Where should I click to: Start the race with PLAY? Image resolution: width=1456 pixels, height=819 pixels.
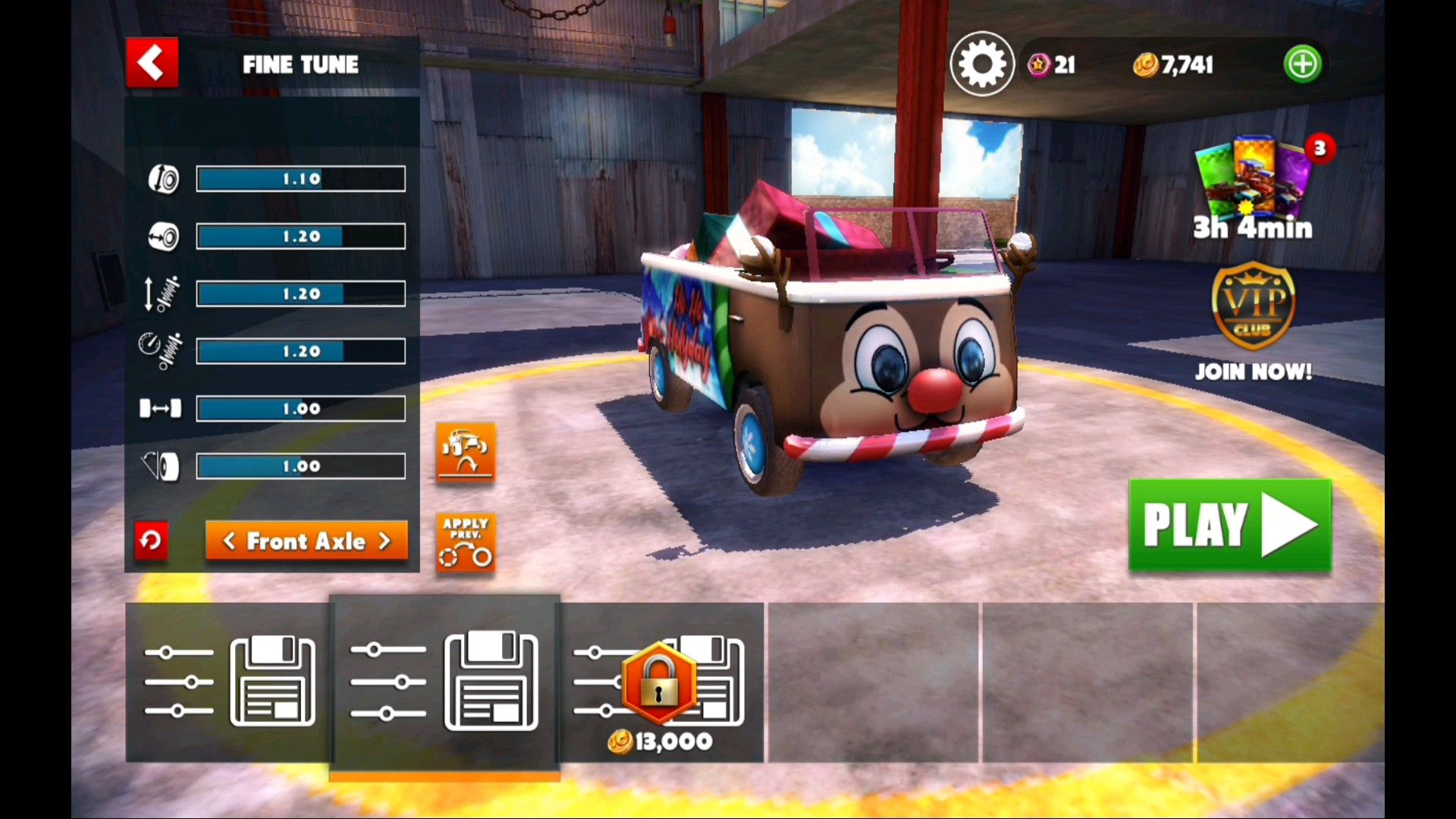[1229, 525]
